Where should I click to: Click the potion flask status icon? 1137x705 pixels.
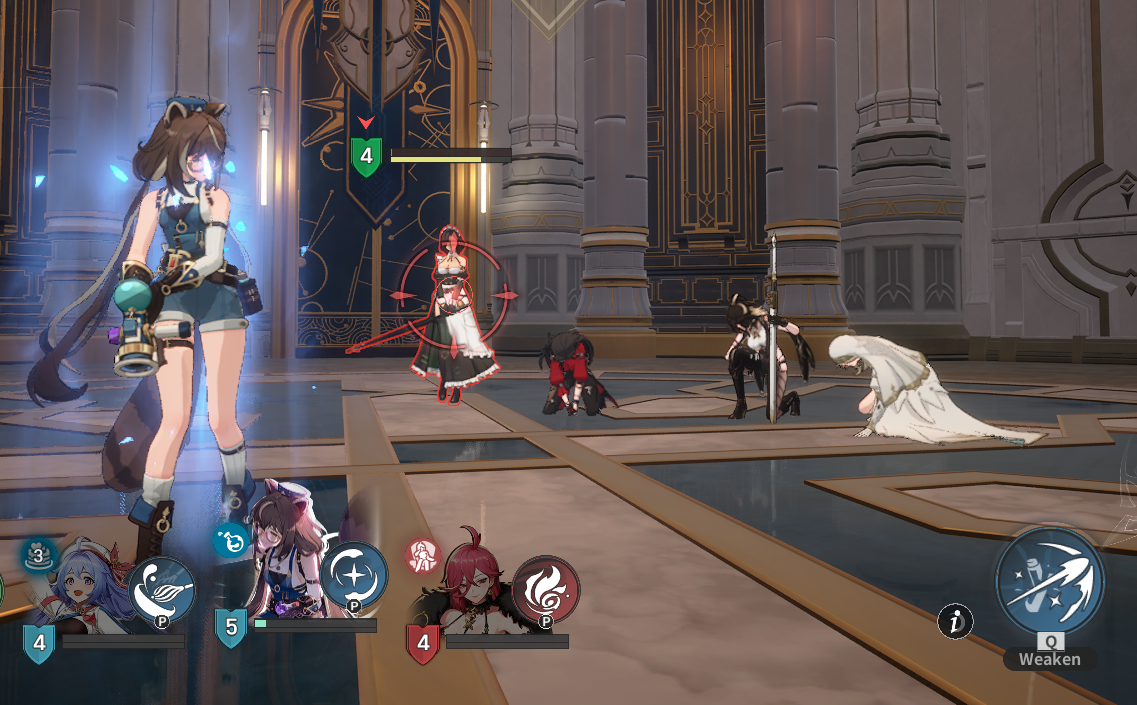(230, 541)
